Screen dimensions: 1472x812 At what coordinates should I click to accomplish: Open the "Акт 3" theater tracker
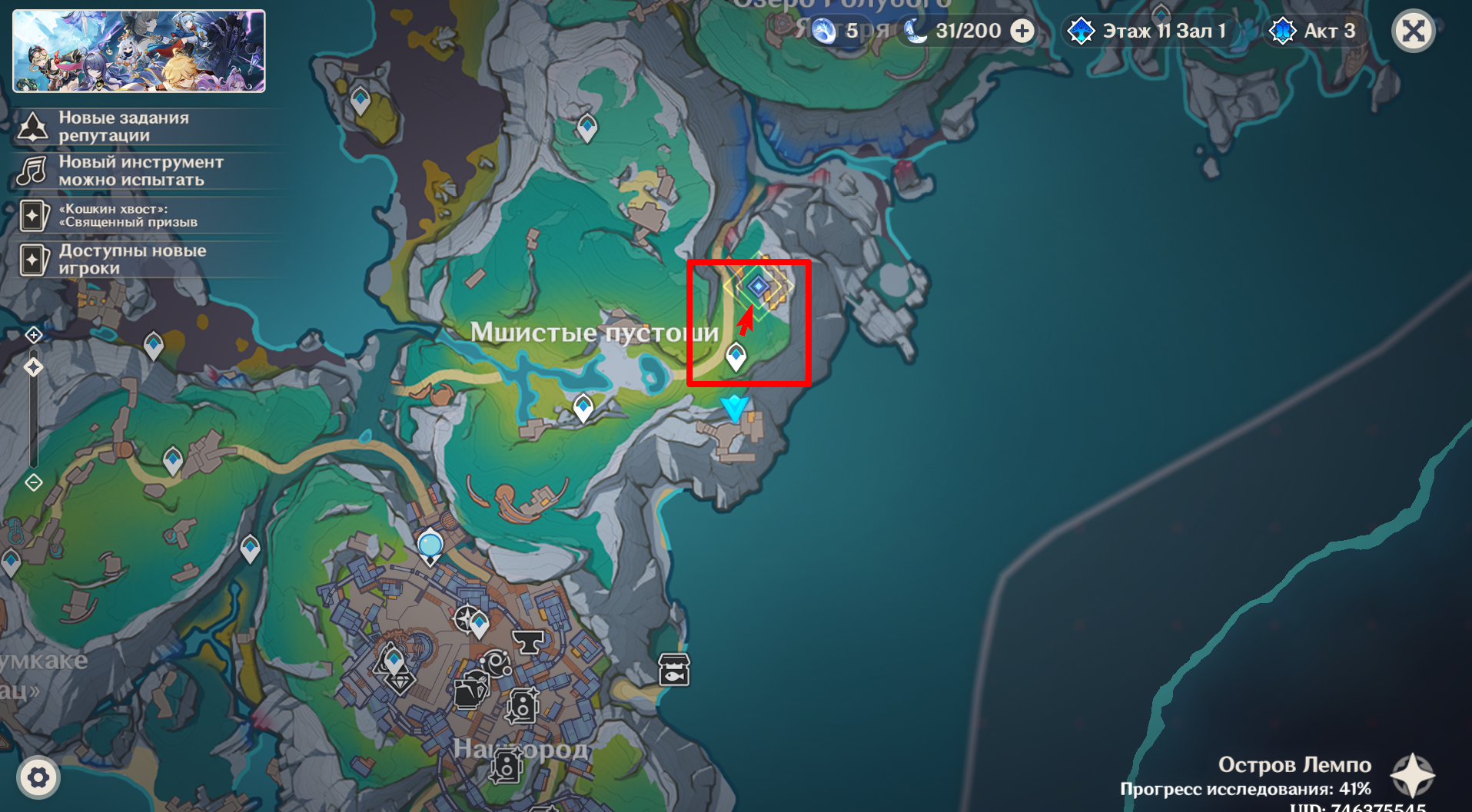coord(1314,31)
